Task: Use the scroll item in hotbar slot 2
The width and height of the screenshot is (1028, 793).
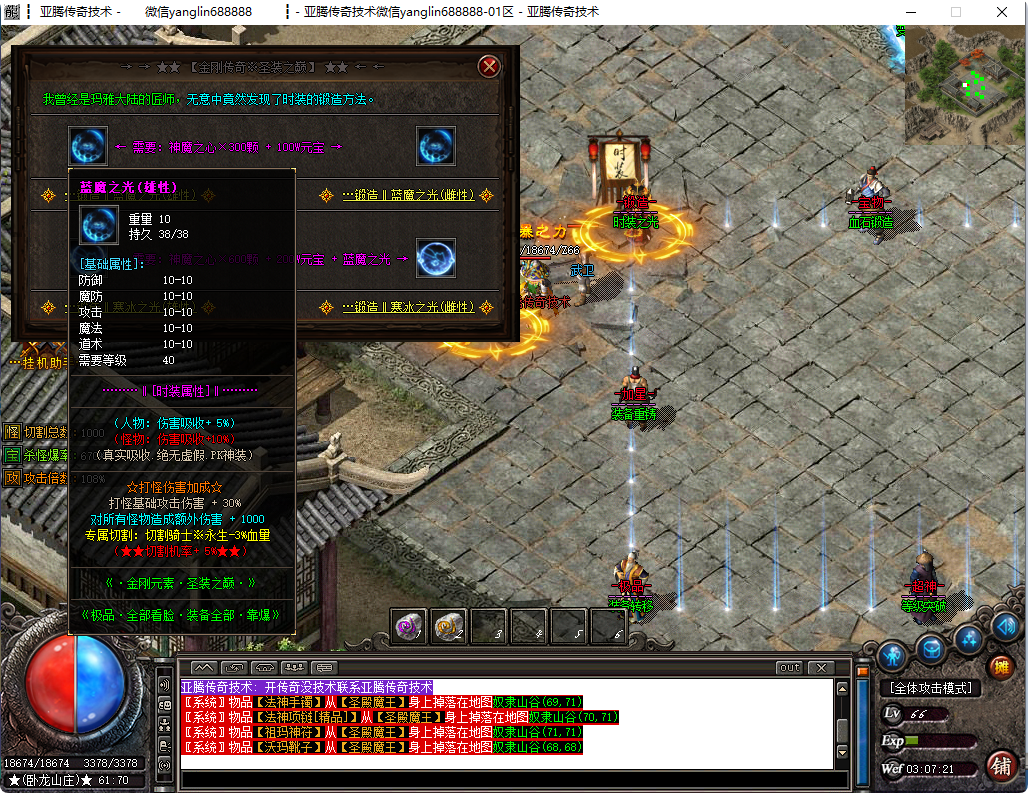Action: pyautogui.click(x=449, y=627)
